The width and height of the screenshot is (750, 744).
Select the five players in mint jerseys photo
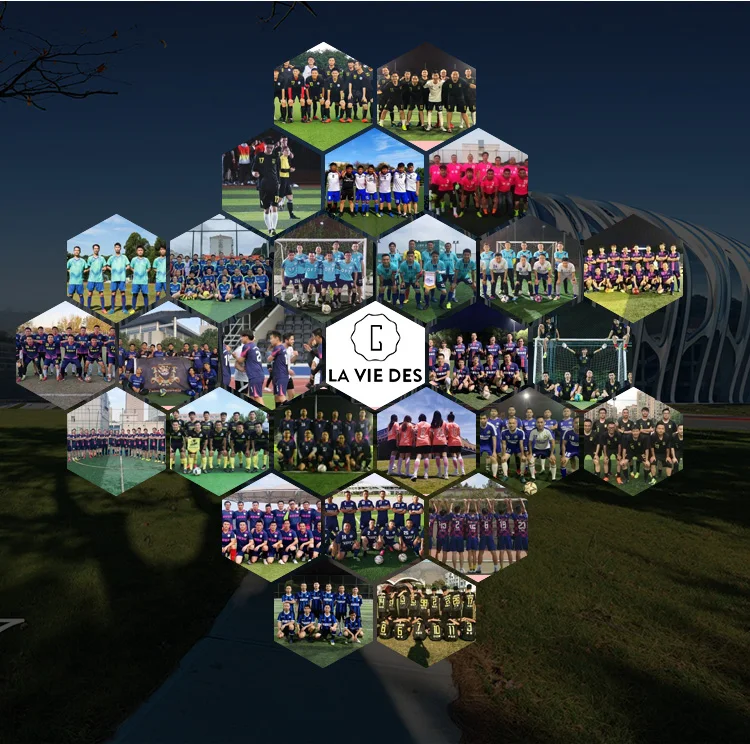click(117, 269)
